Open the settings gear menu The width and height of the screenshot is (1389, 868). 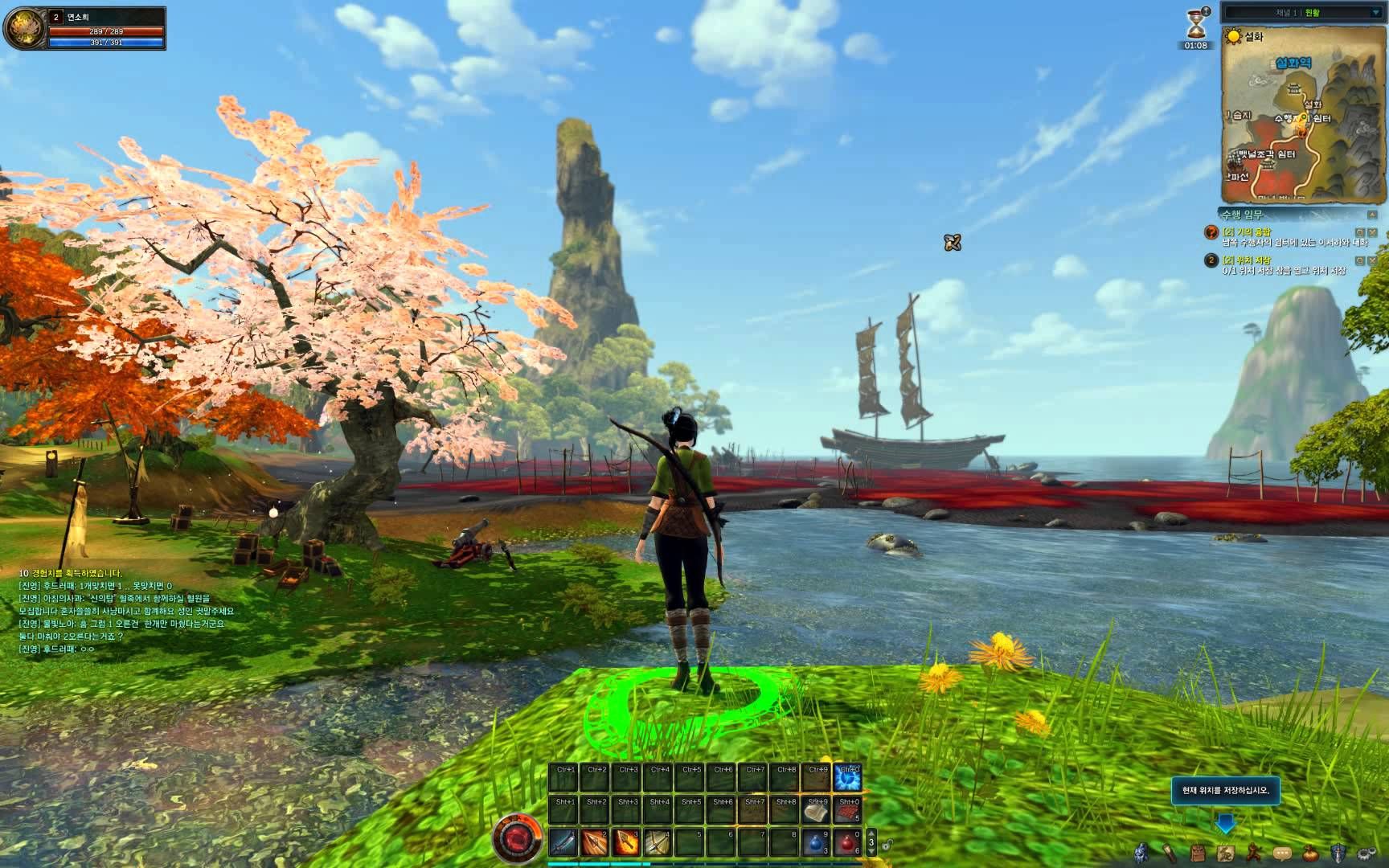coord(1366,853)
